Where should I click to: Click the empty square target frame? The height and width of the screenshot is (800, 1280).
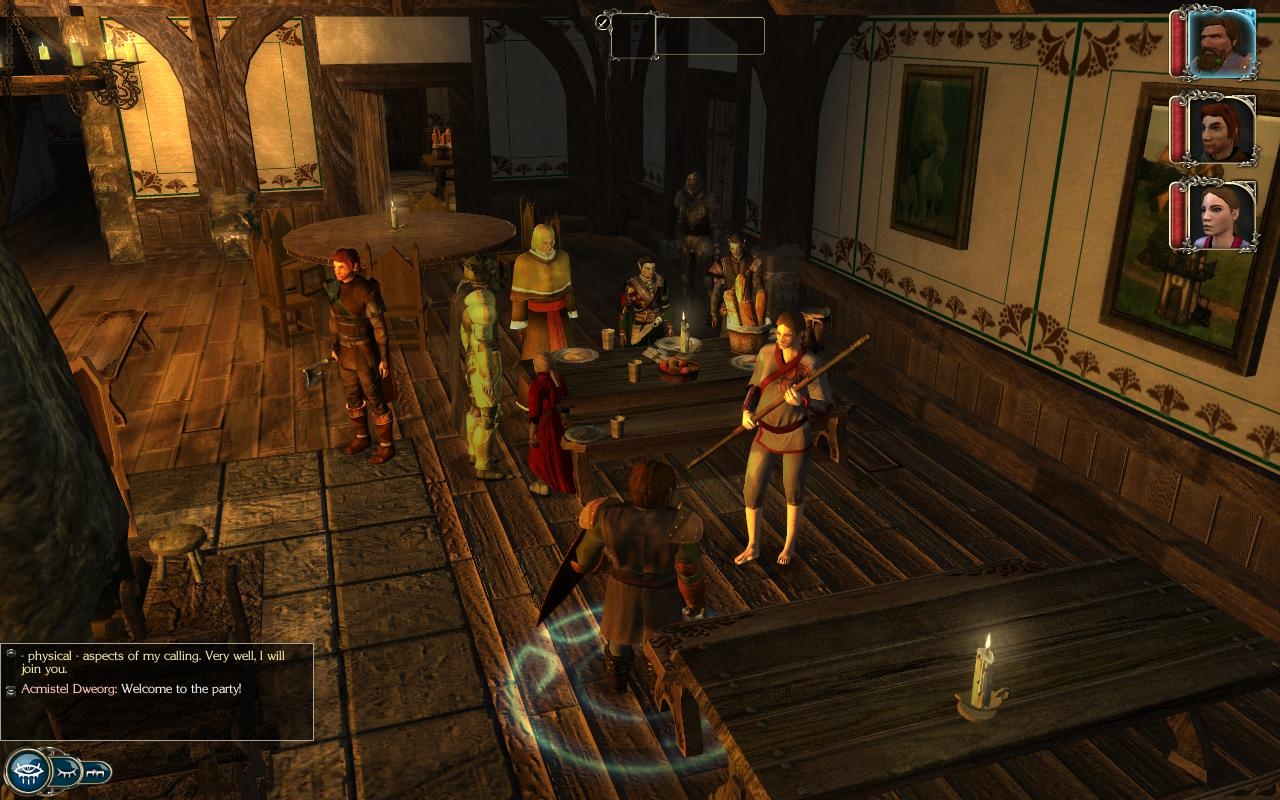tap(633, 36)
